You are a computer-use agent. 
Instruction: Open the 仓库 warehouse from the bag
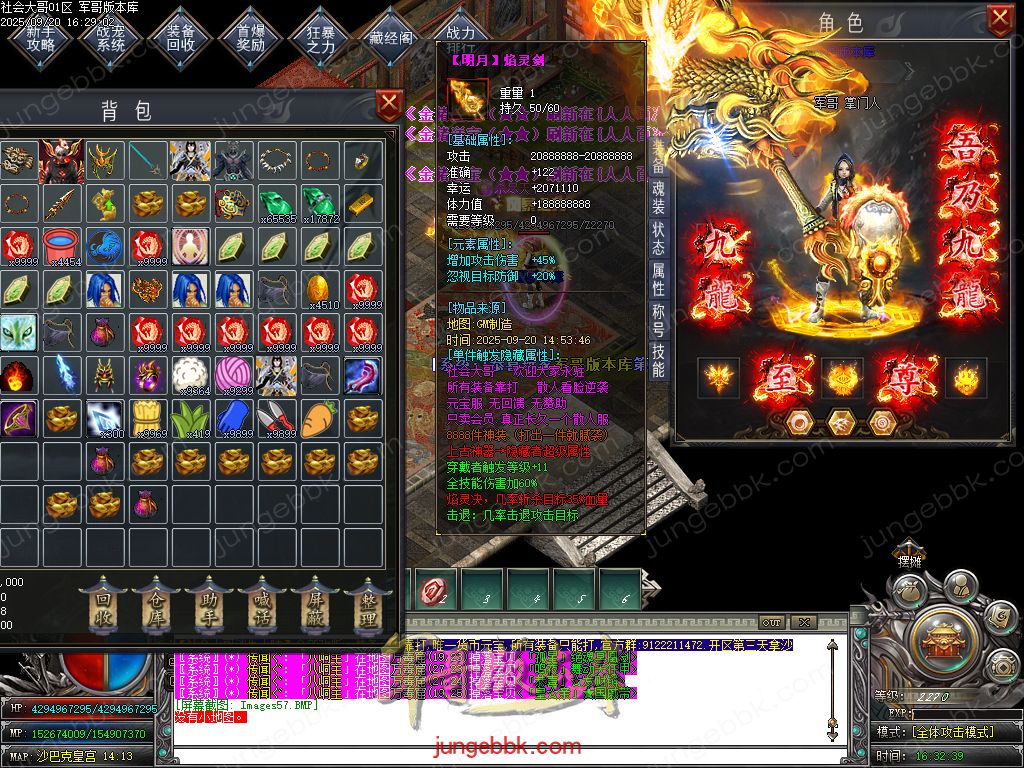[x=155, y=607]
